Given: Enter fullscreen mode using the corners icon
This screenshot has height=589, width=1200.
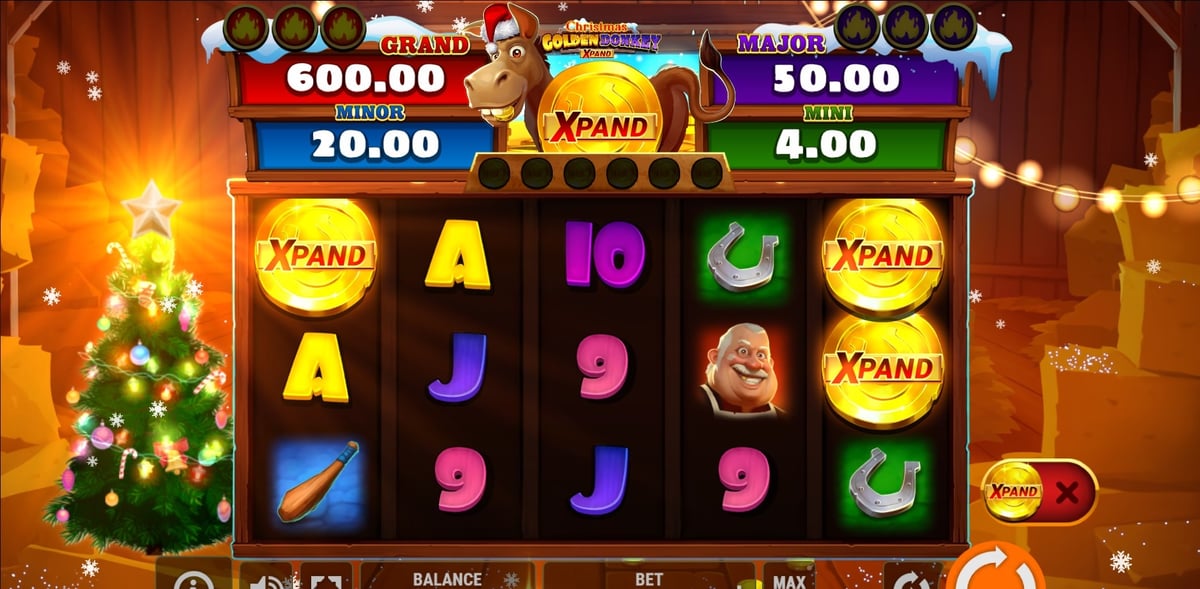Looking at the screenshot, I should point(326,579).
